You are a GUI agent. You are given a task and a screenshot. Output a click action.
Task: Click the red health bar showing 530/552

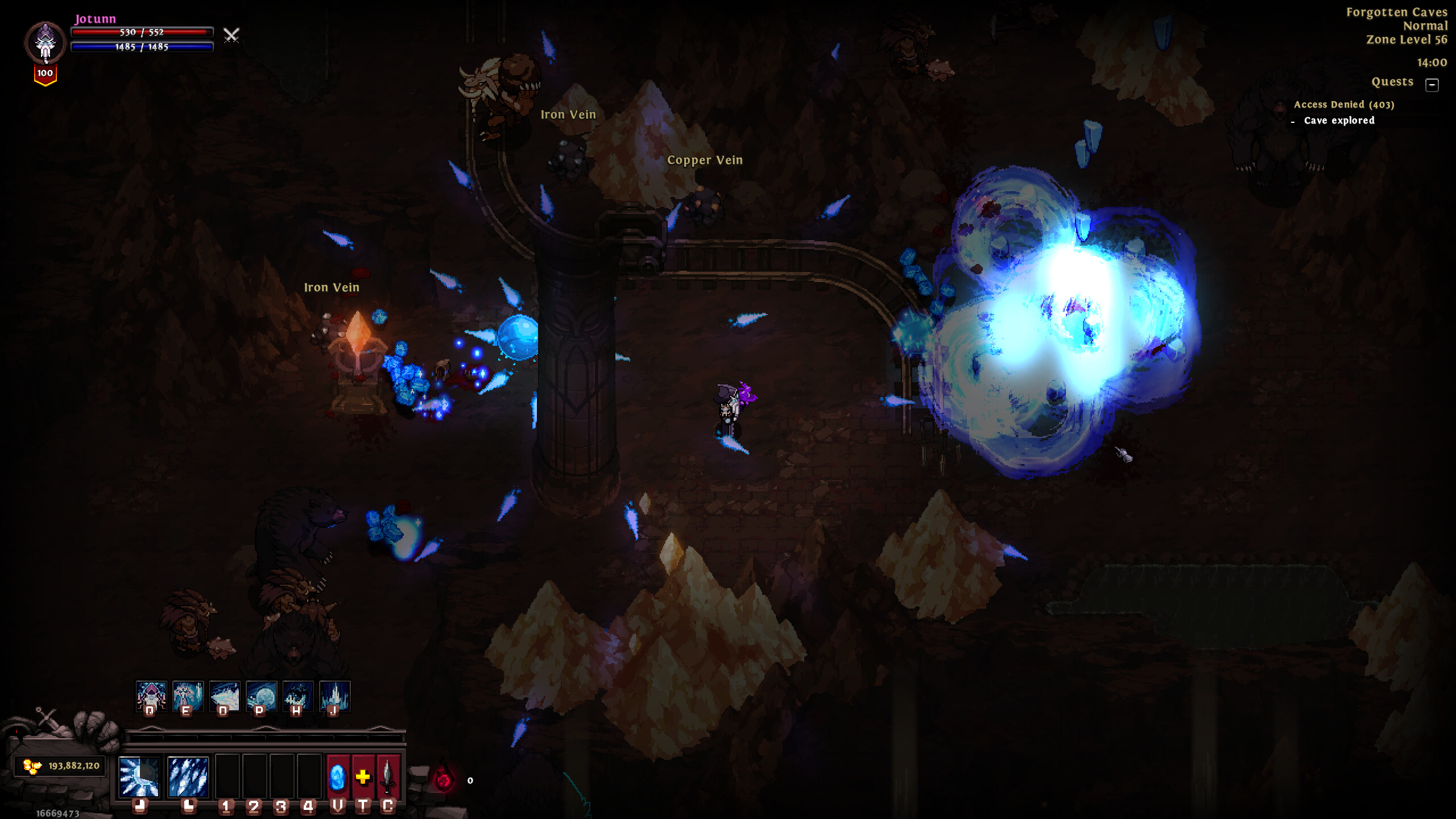(142, 33)
